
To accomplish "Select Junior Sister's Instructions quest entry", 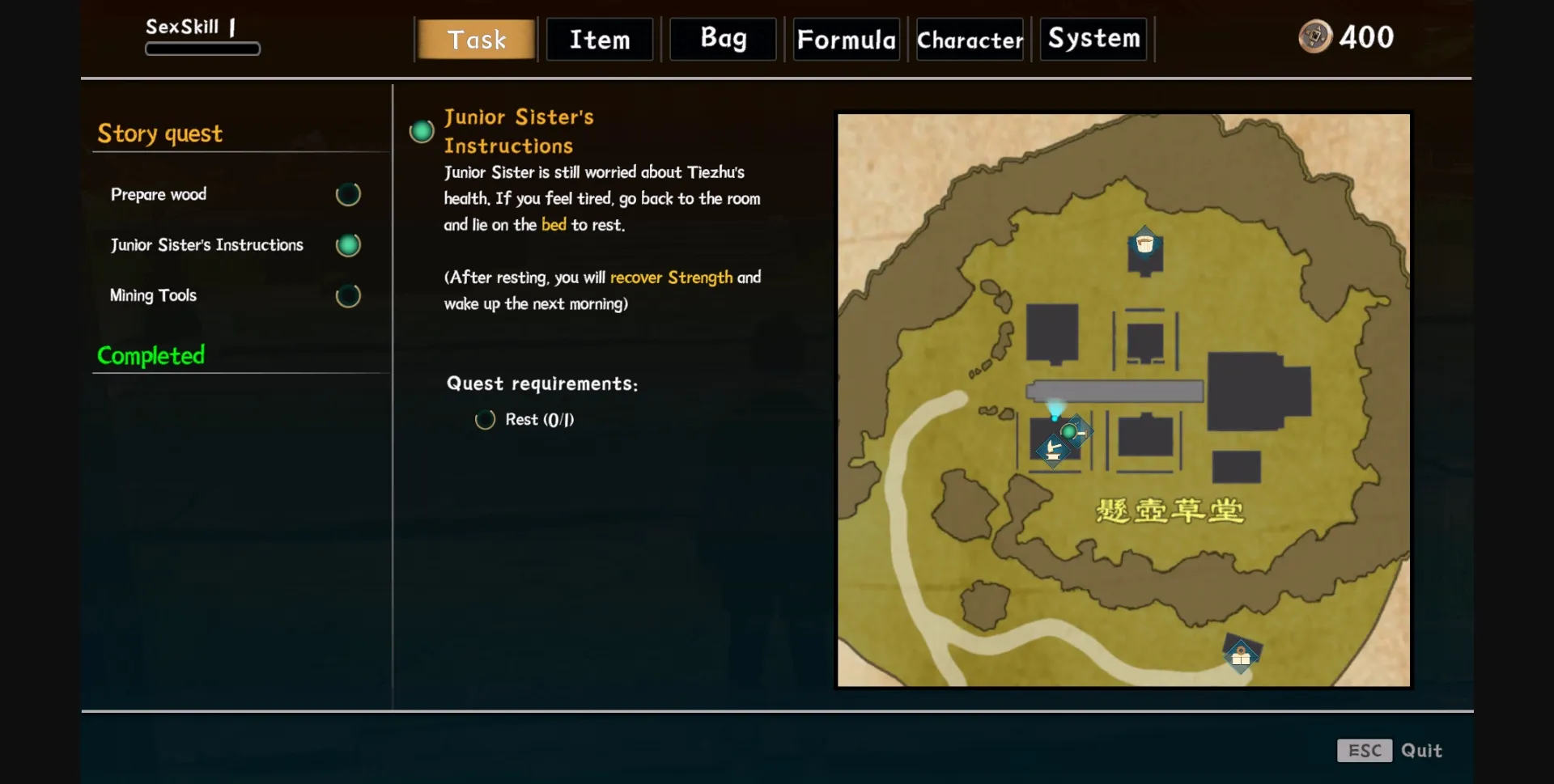I will pos(207,244).
